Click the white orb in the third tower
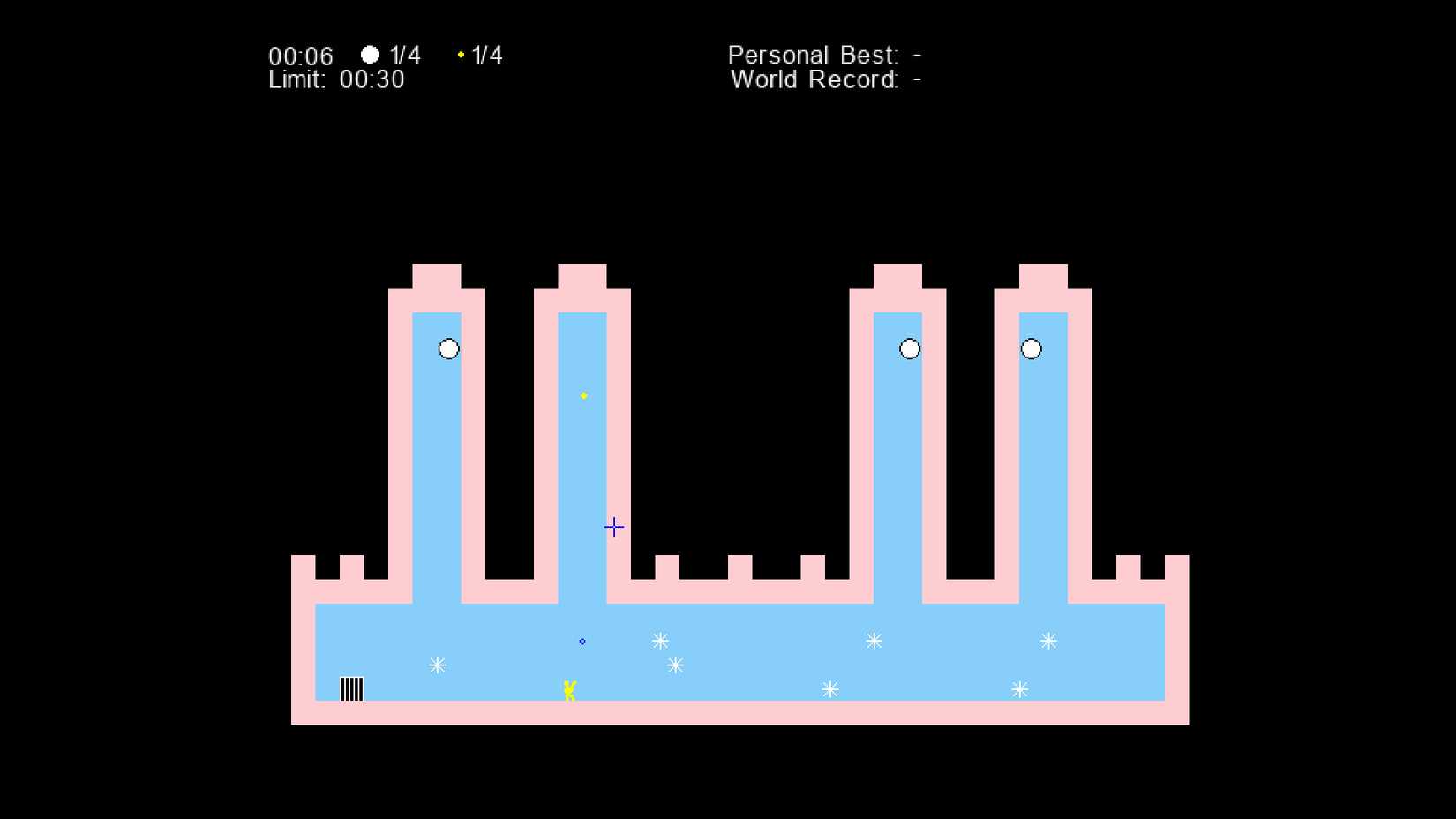1456x819 pixels. coord(909,349)
